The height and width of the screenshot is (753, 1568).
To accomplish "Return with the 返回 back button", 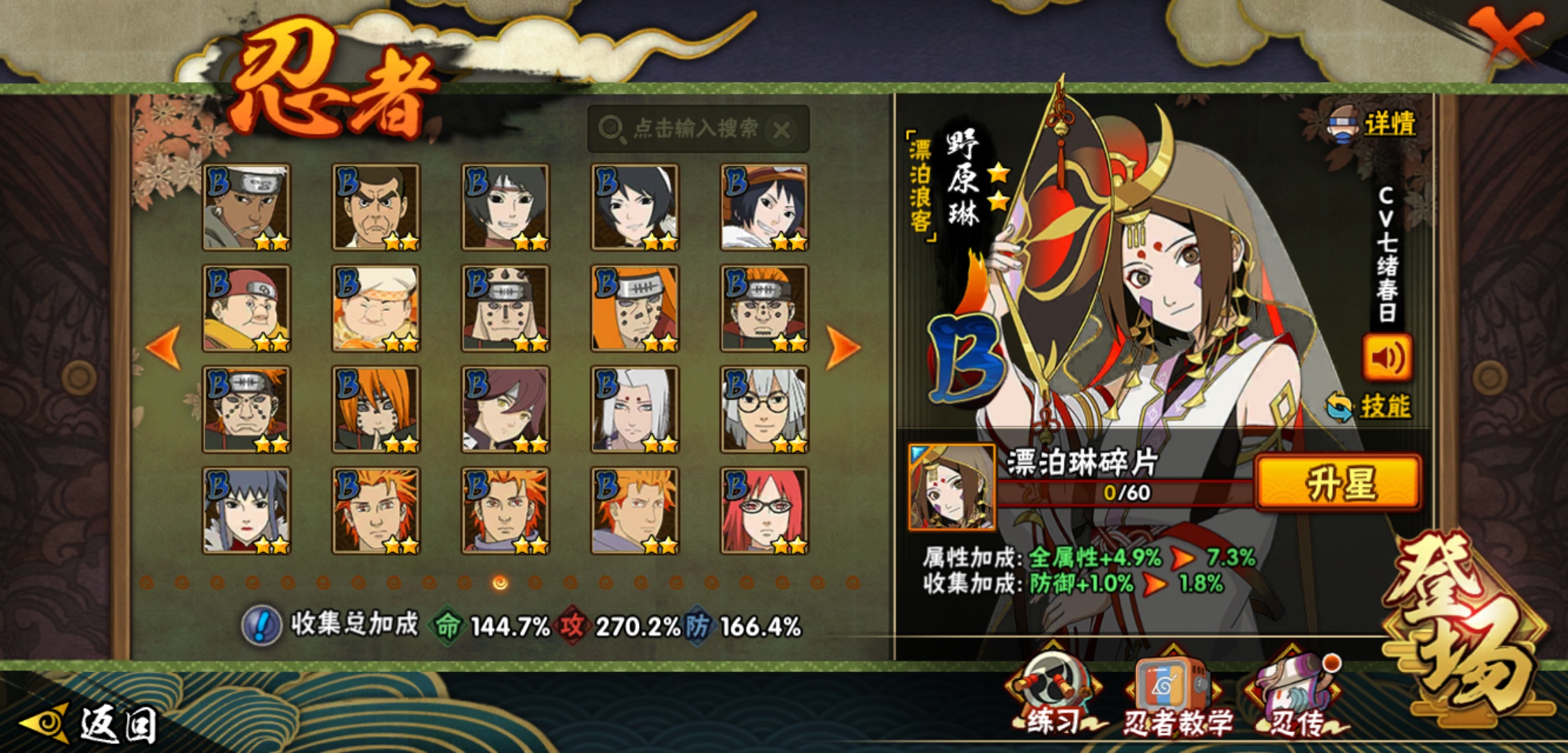I will (x=91, y=724).
